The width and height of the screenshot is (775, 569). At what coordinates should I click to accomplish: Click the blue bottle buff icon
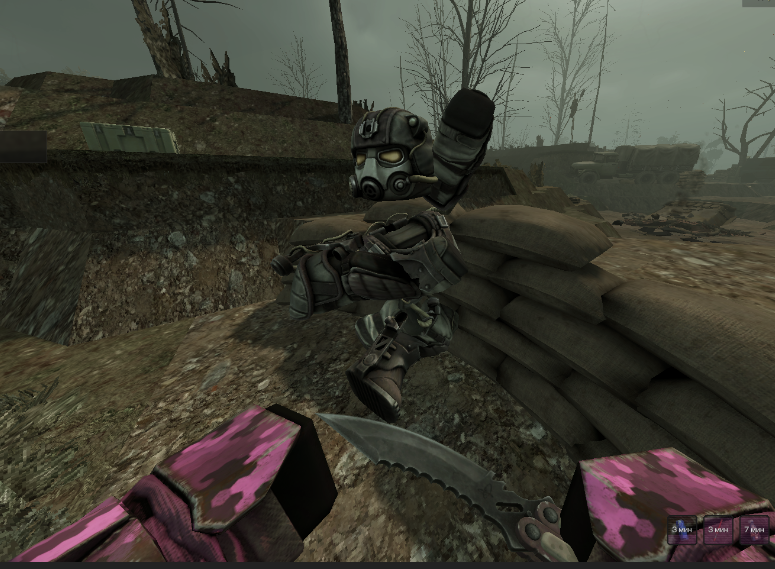click(684, 529)
